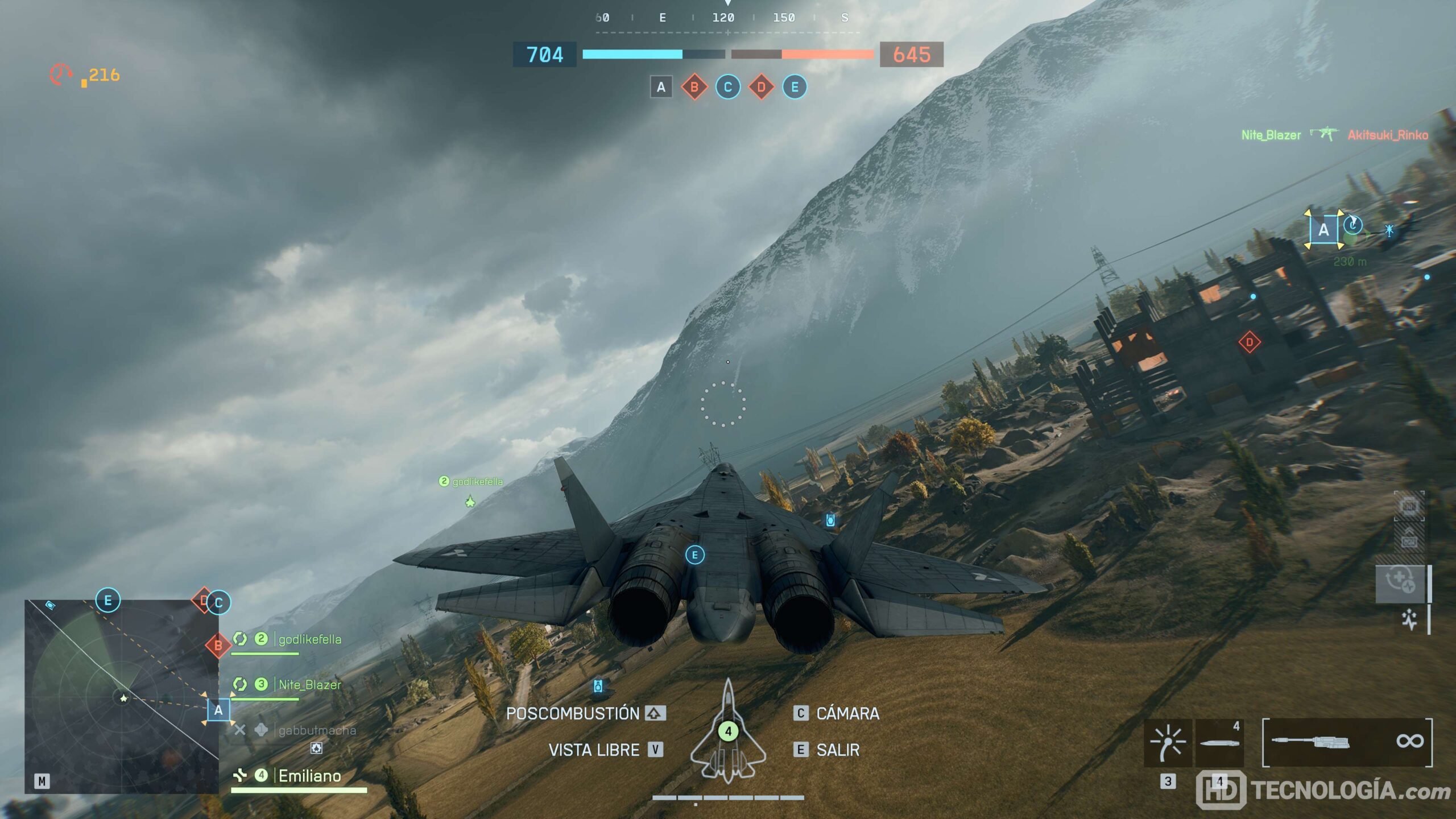This screenshot has width=1456, height=819.
Task: Open the radar minimap
Action: point(122,696)
